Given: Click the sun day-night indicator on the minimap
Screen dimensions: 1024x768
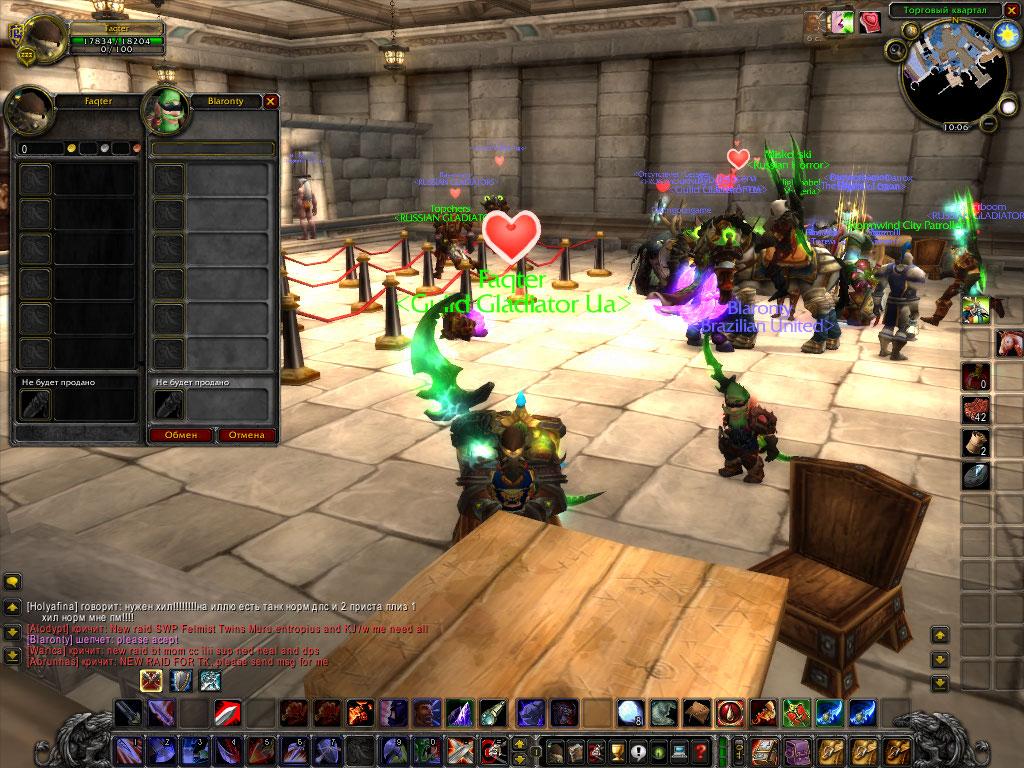Looking at the screenshot, I should pos(1006,35).
